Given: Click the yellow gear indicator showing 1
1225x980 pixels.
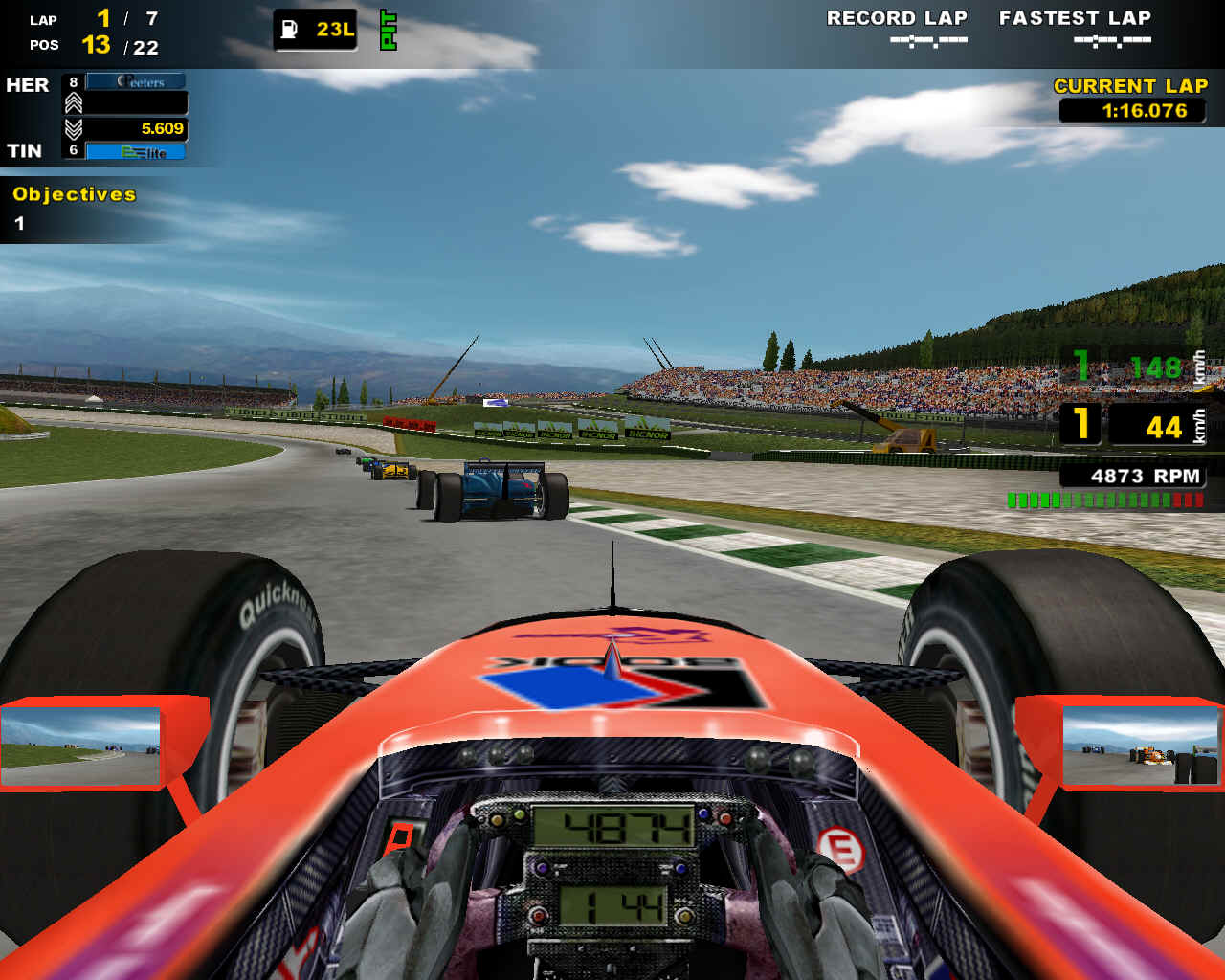Looking at the screenshot, I should coord(1081,423).
